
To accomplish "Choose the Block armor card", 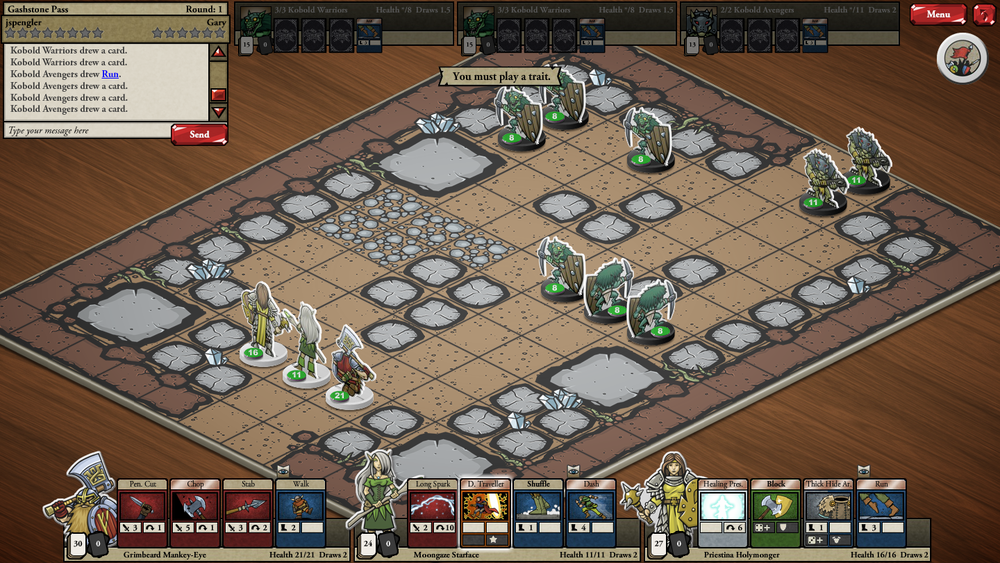I will (776, 512).
